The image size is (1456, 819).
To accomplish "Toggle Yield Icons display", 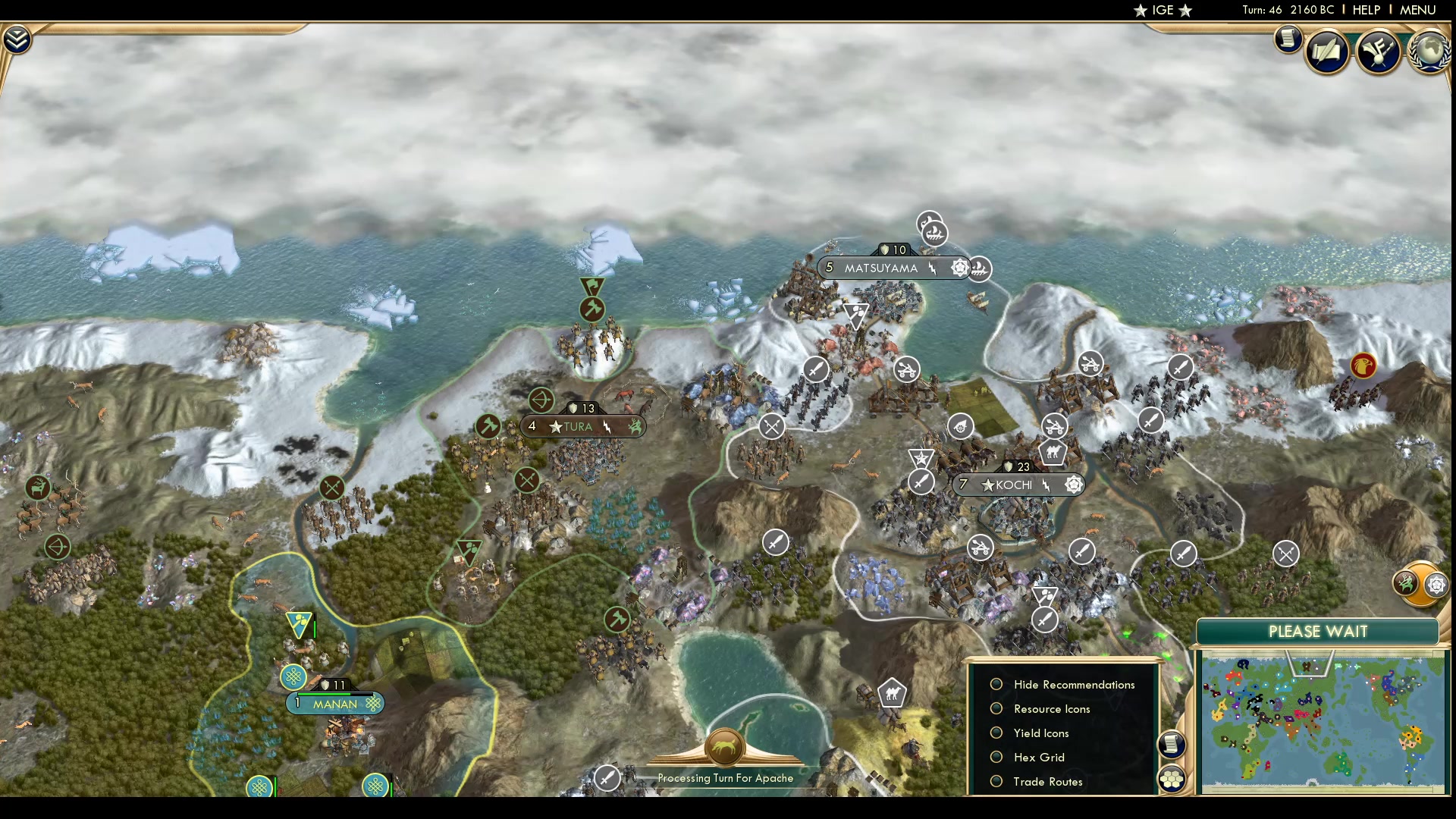I will pyautogui.click(x=996, y=733).
